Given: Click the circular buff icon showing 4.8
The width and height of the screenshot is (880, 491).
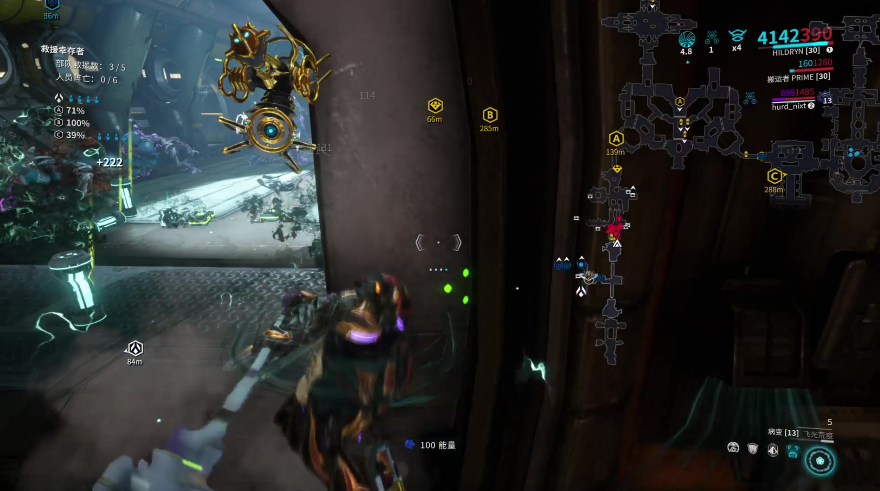Looking at the screenshot, I should pos(686,39).
